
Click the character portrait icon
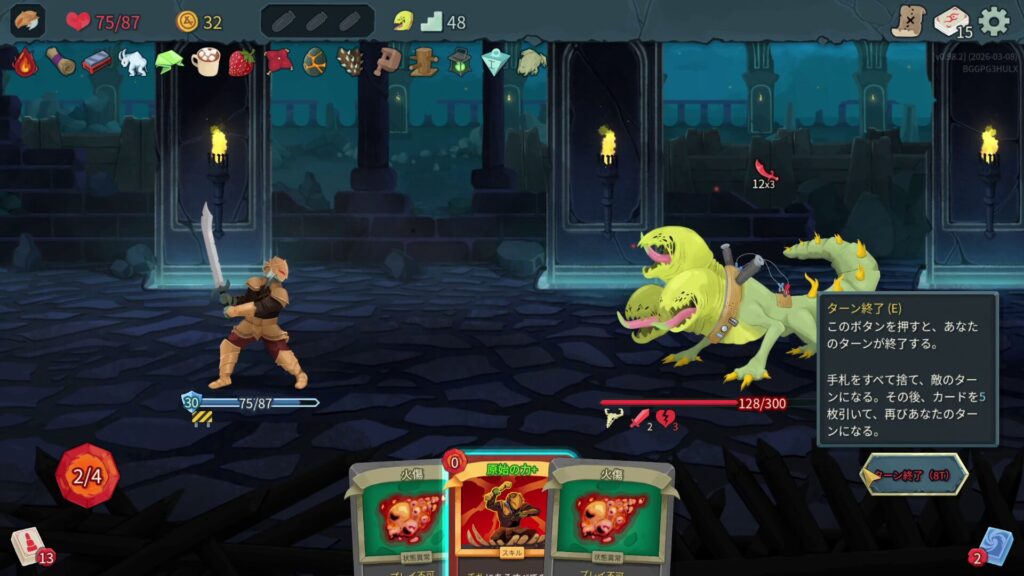27,21
